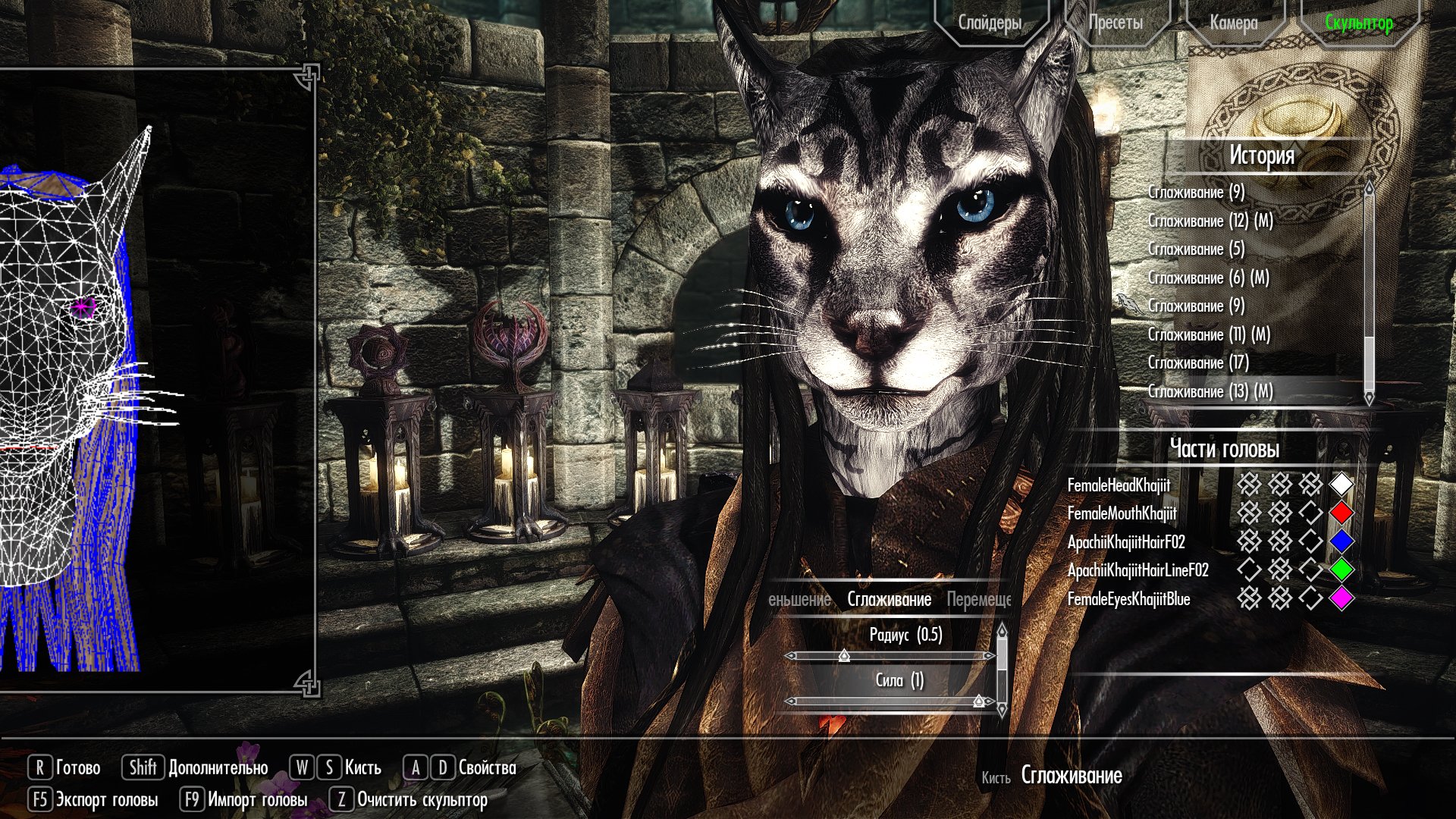Click the magenta color swatch for FemaleEyesKhajiitBlue
1456x819 pixels.
(1341, 598)
